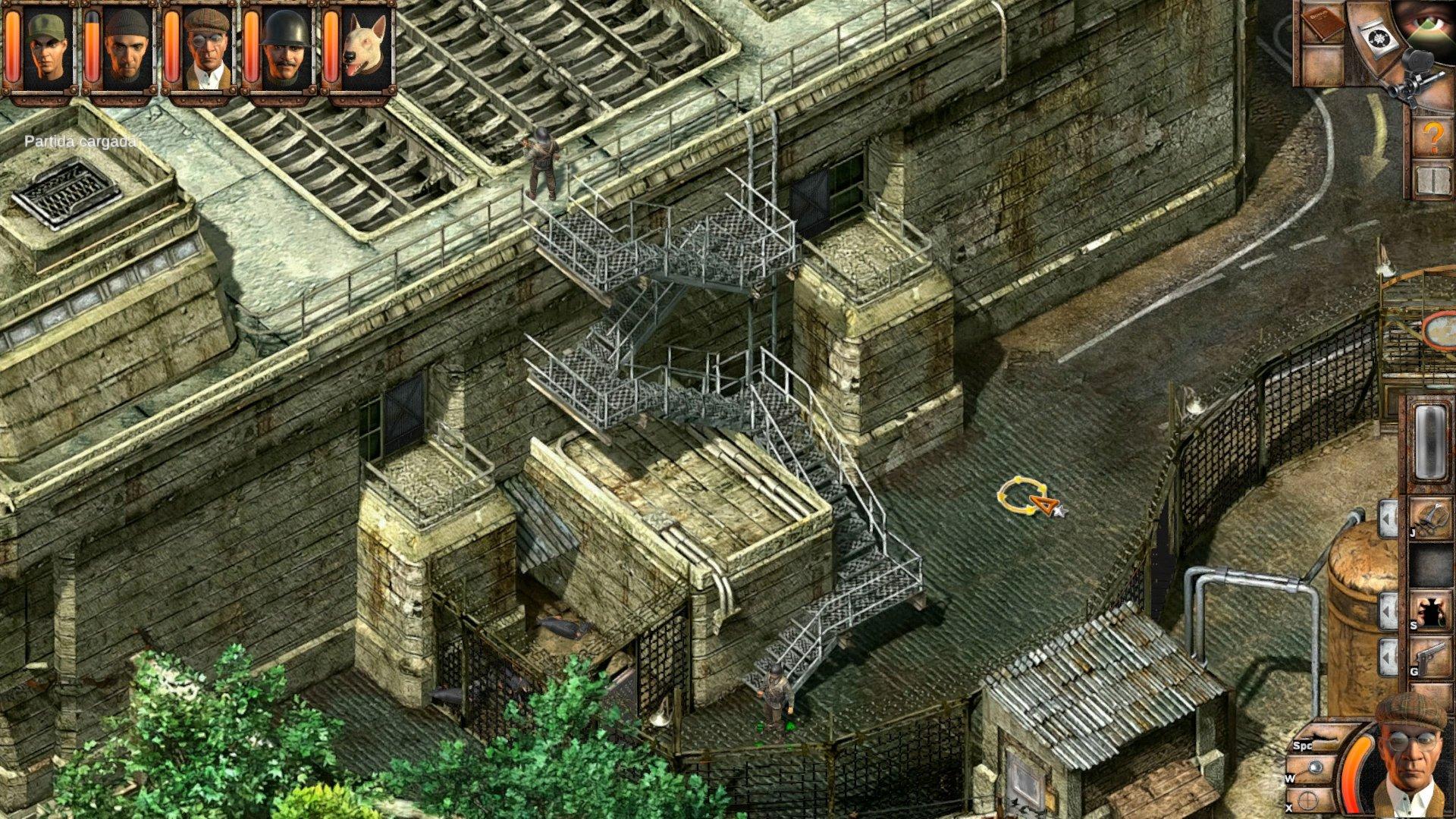Click the X crosshair targeting icon
1456x819 pixels.
tap(1307, 800)
